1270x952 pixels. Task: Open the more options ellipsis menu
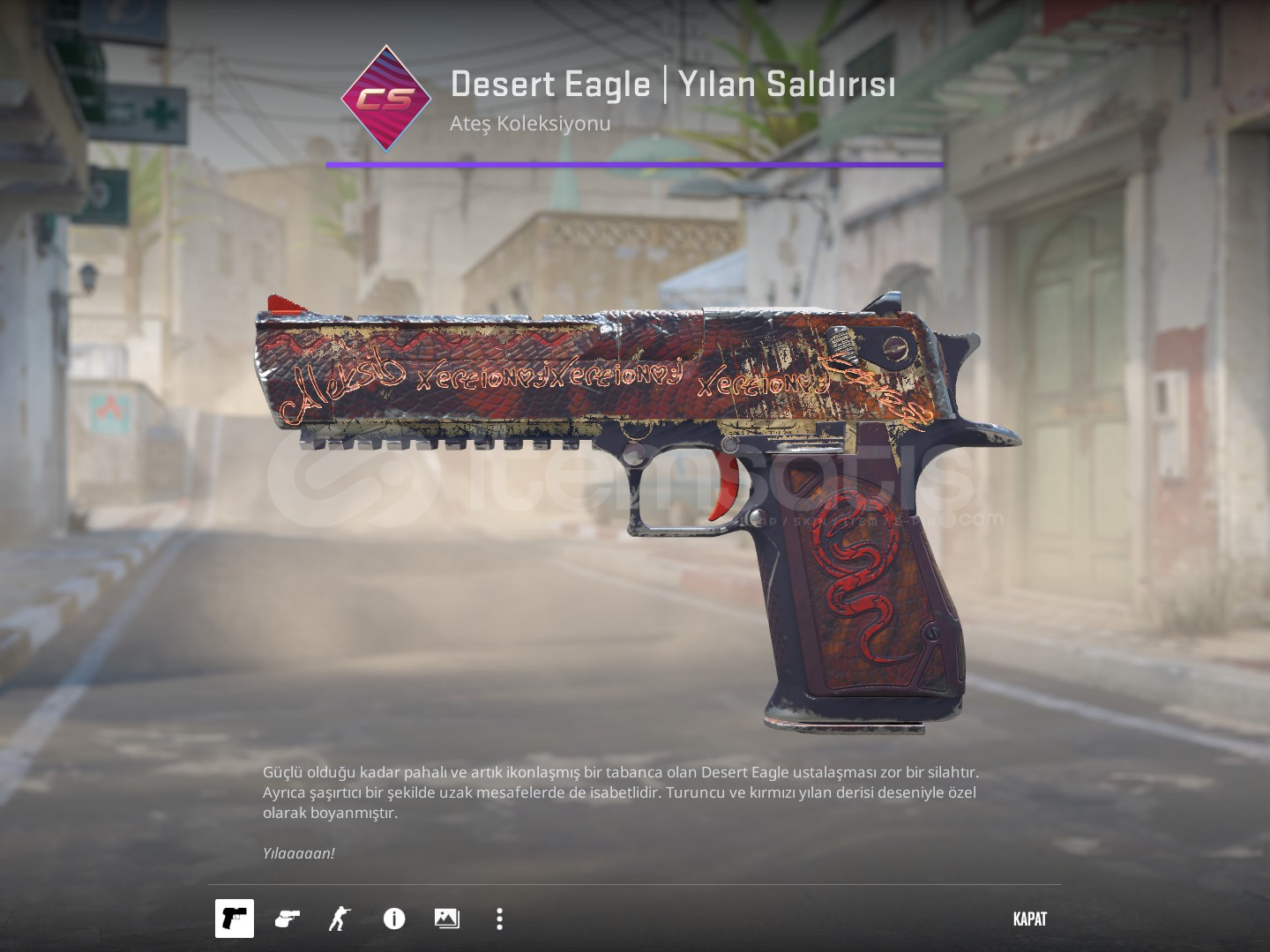point(498,919)
